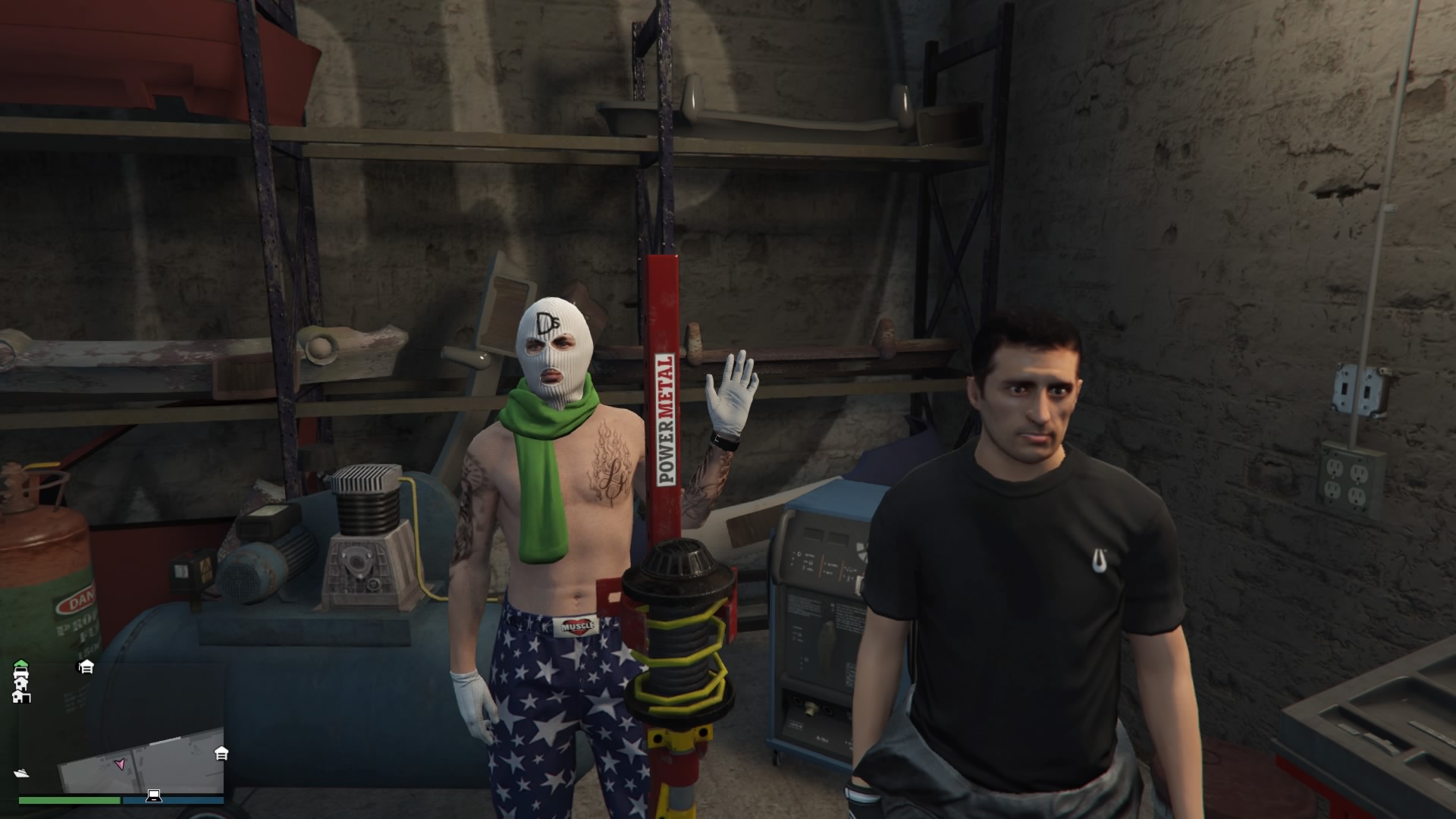Click the laptop blip on the minimap

pos(154,795)
